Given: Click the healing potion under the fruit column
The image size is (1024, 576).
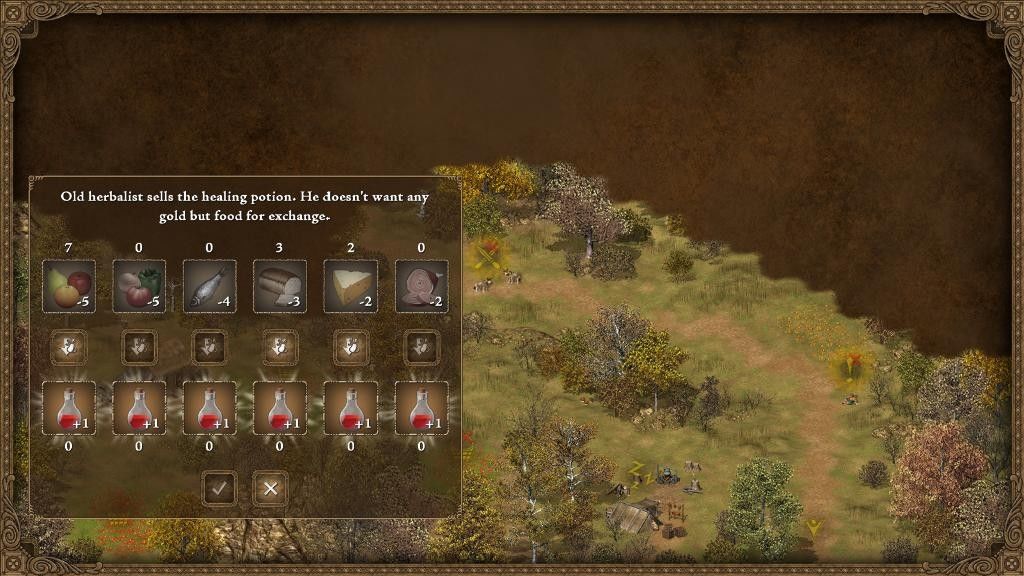Looking at the screenshot, I should 68,408.
